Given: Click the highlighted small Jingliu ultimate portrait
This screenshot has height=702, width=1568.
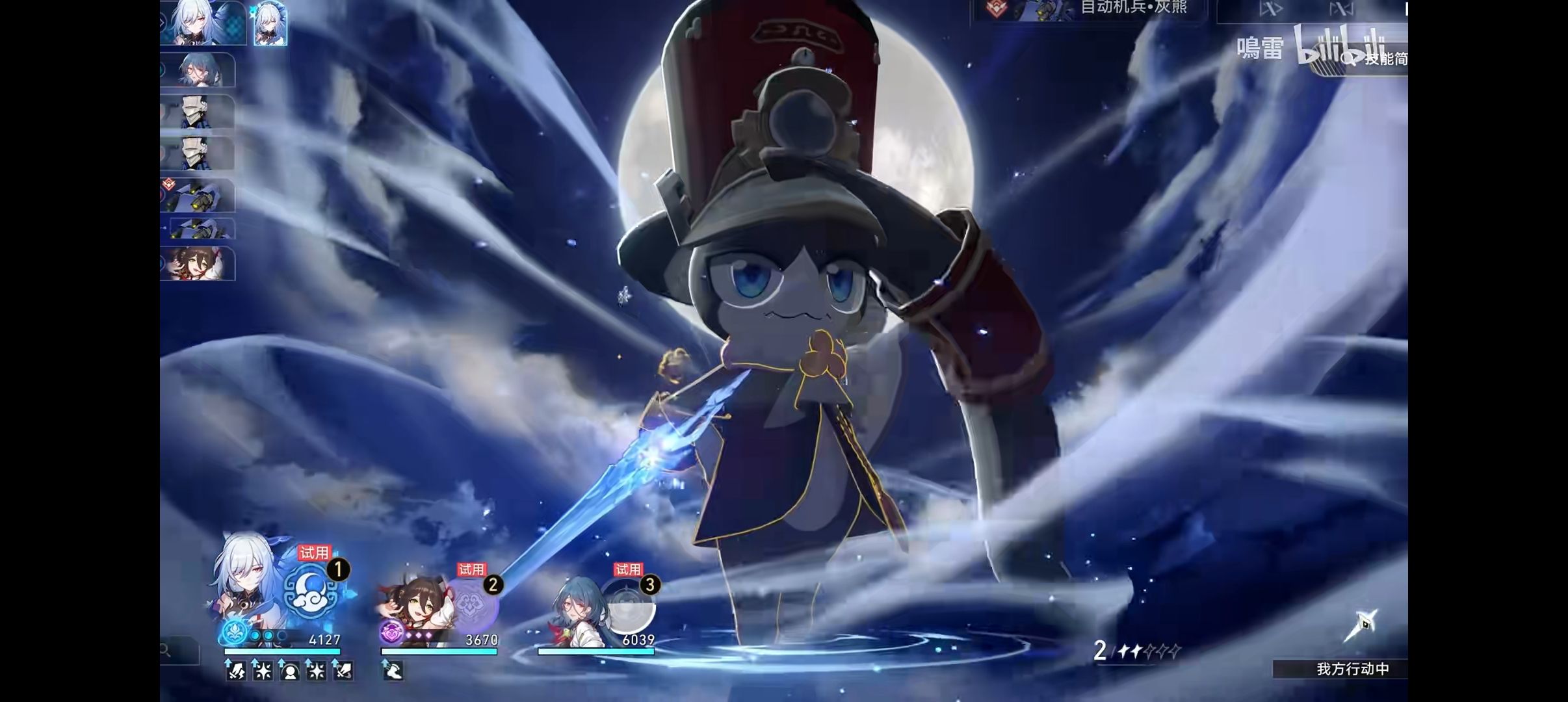Looking at the screenshot, I should tap(270, 24).
